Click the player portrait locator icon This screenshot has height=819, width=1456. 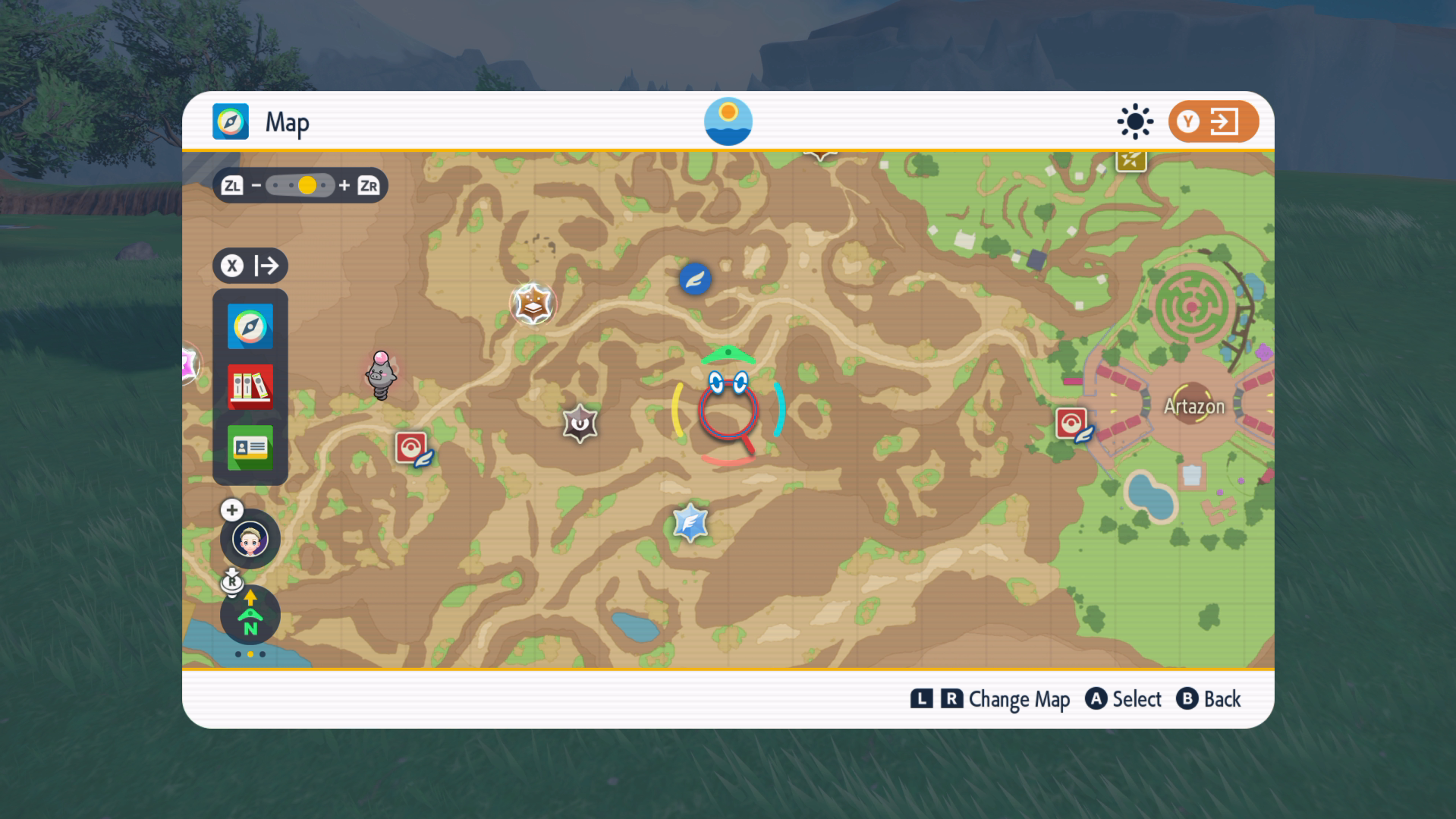[250, 540]
